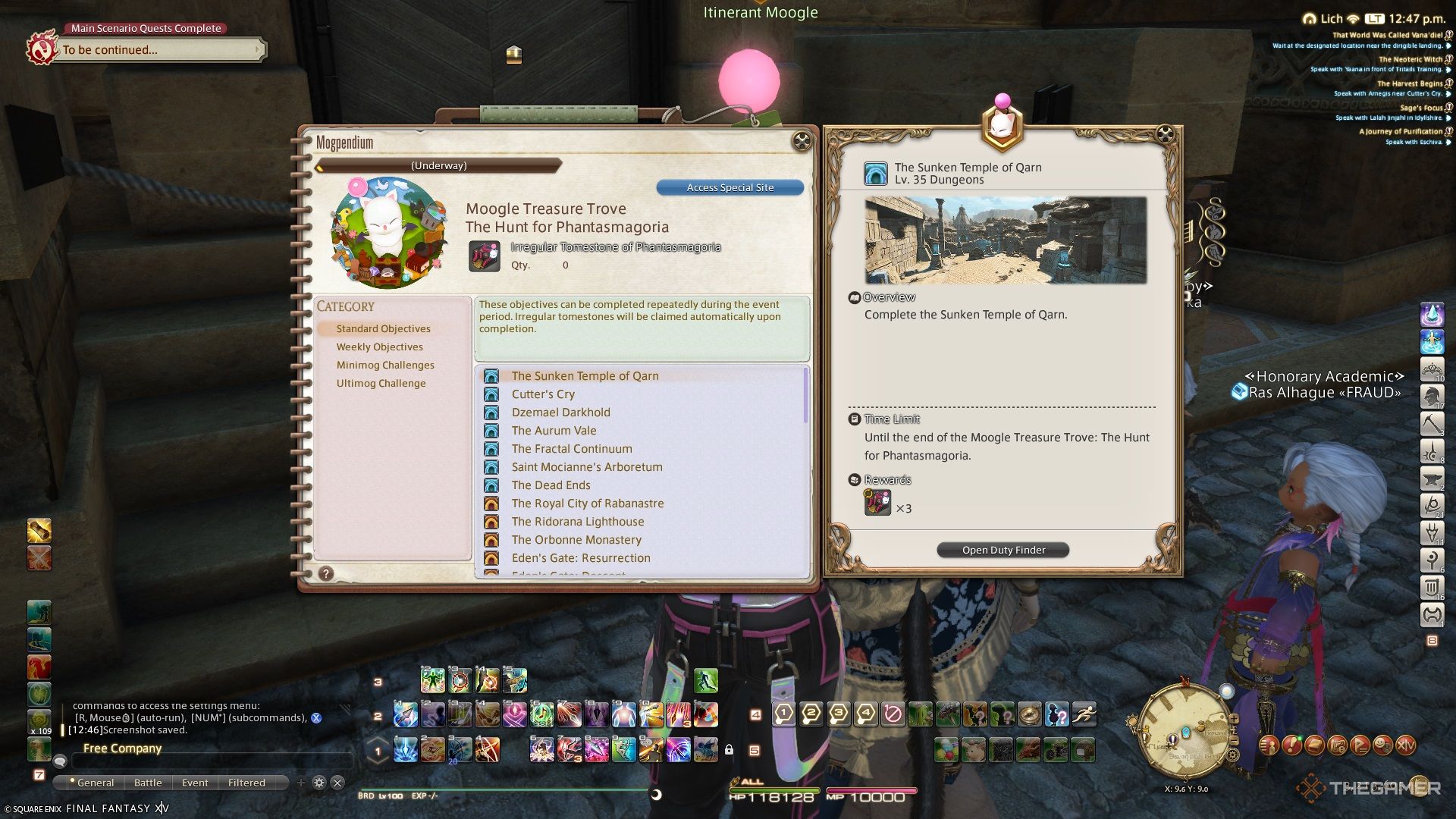Choose the Ultimog Challenge category
This screenshot has width=1456, height=819.
click(381, 384)
